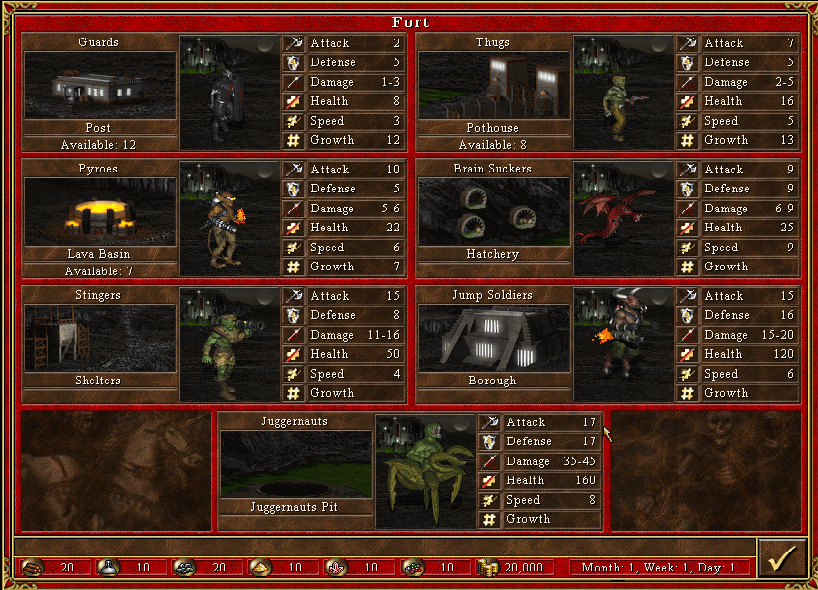Open the Juggernauts Pit dwelling picture
818x590 pixels.
point(295,464)
